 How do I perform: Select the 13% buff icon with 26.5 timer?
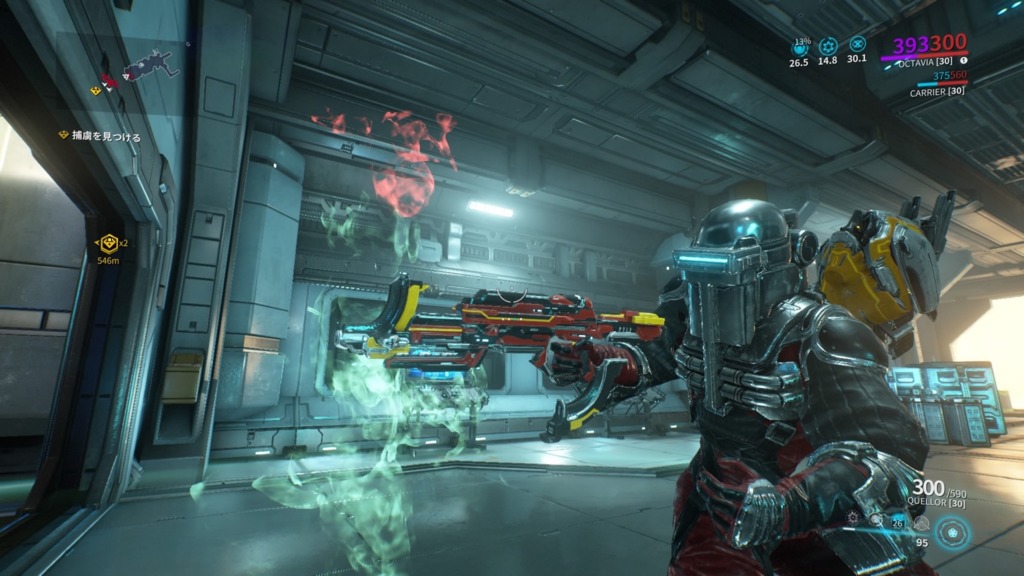point(799,46)
